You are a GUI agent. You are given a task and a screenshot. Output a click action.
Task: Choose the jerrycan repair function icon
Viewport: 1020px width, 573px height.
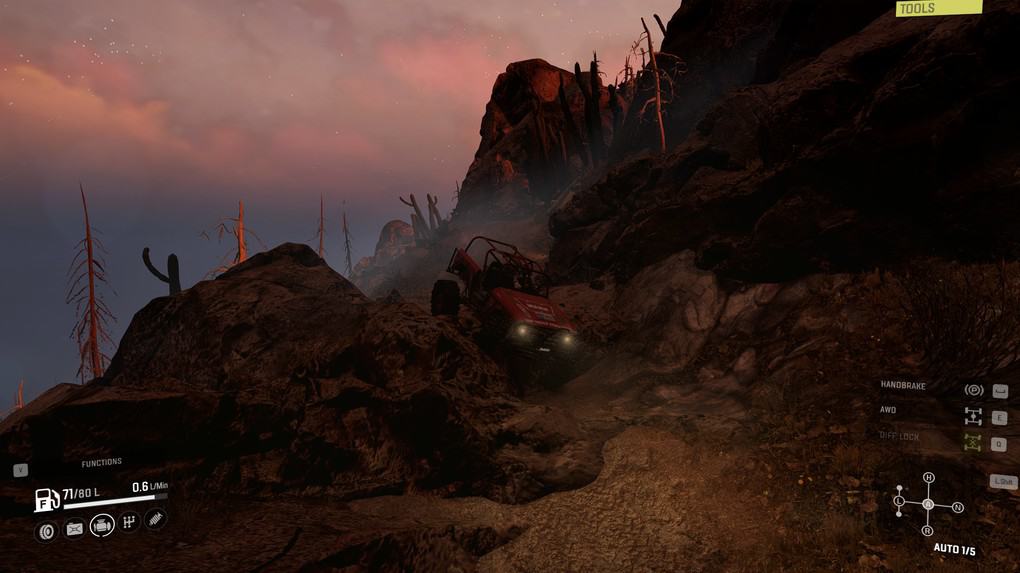(x=74, y=529)
